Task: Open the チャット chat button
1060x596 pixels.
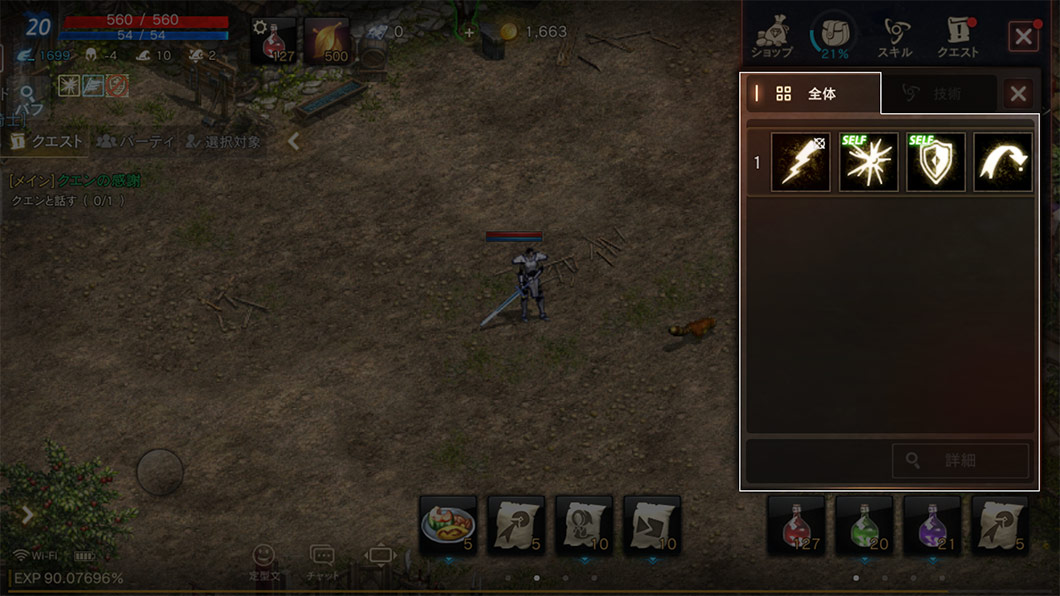Action: 322,562
